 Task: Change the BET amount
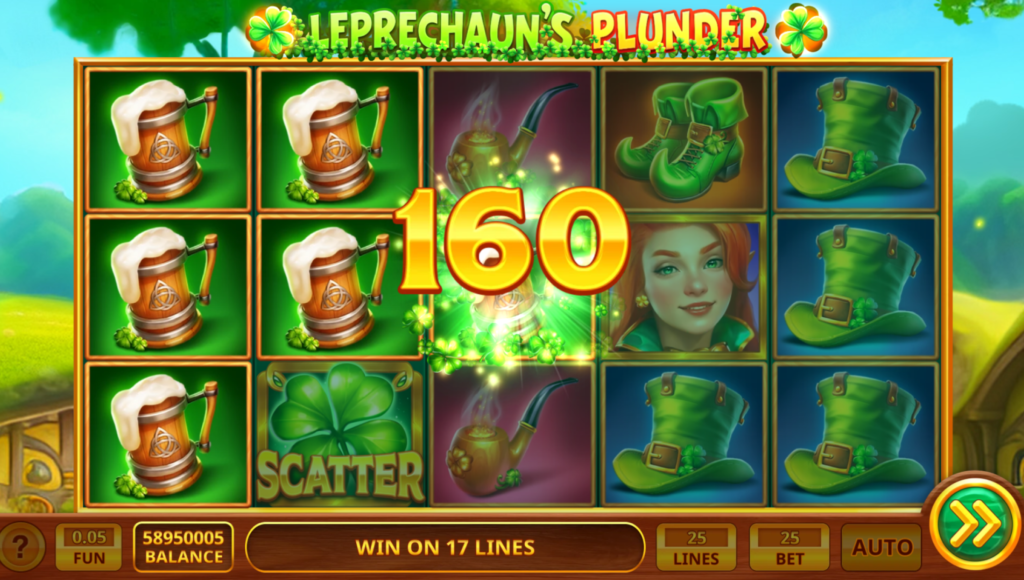point(789,547)
